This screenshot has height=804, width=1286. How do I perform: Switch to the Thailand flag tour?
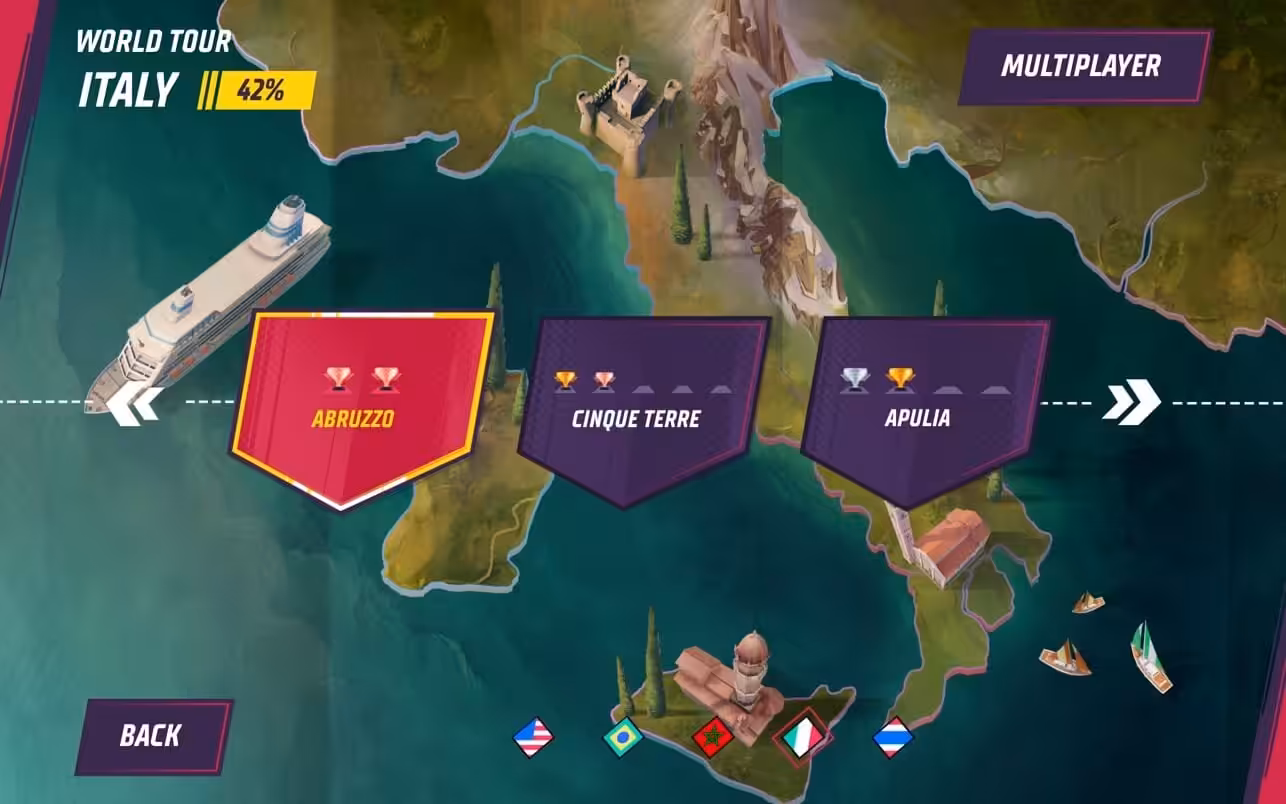[892, 738]
